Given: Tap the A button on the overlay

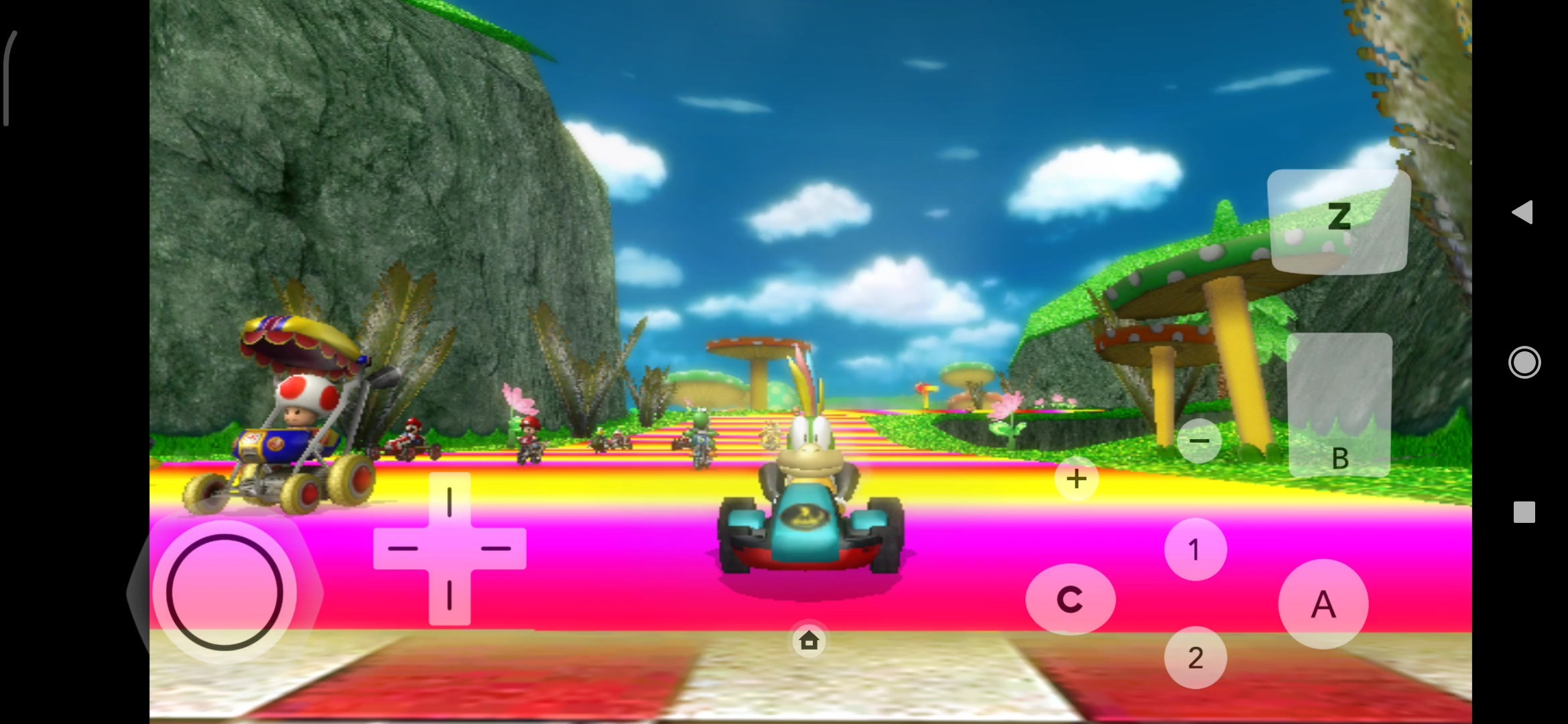Looking at the screenshot, I should 1323,605.
